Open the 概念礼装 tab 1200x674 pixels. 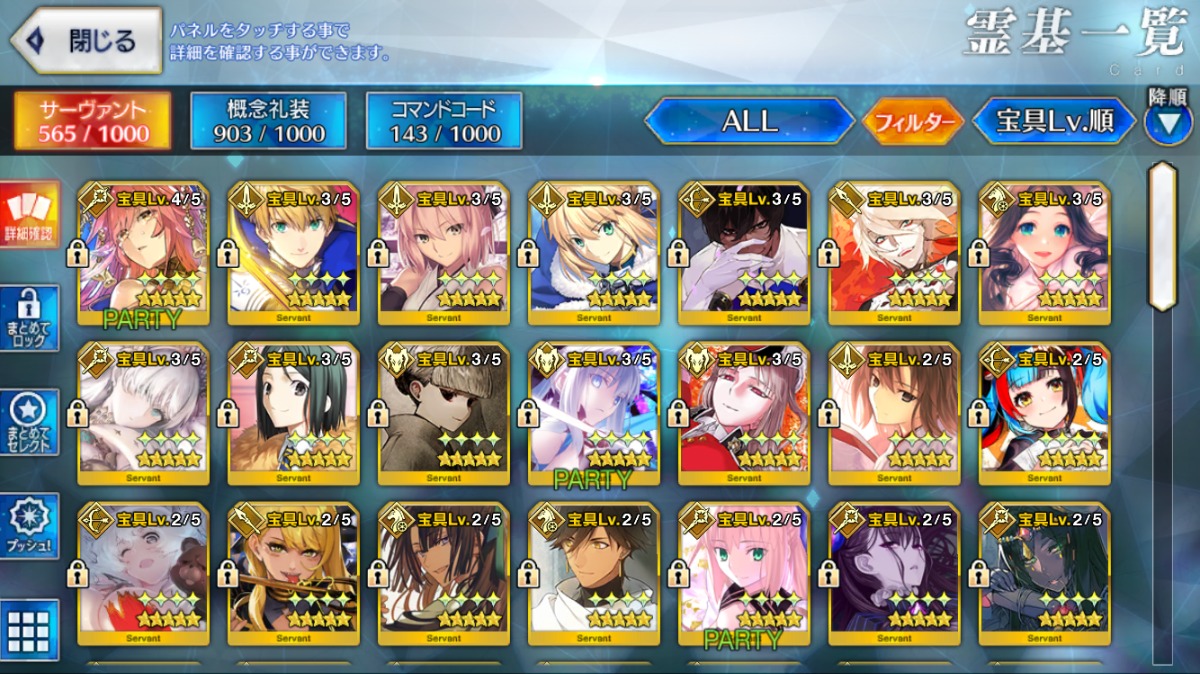point(268,121)
